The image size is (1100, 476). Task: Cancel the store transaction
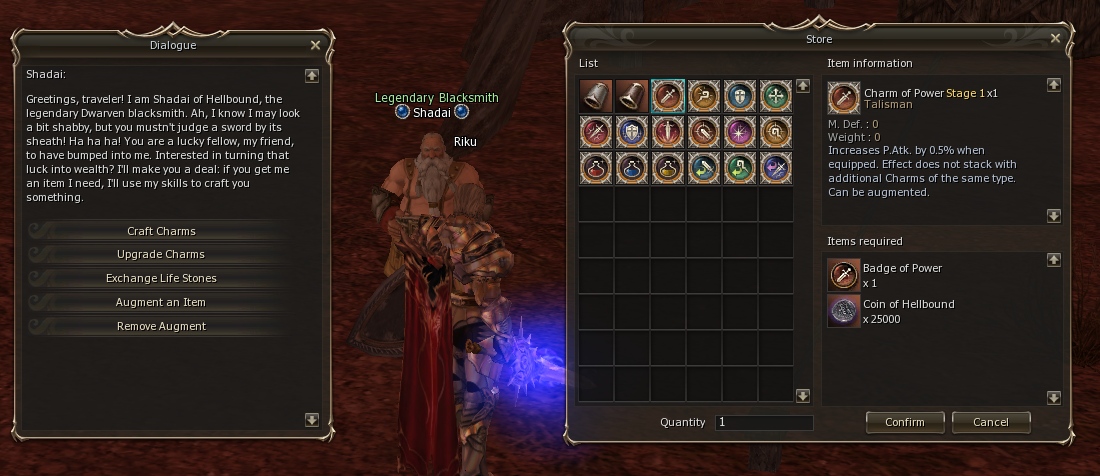click(991, 422)
